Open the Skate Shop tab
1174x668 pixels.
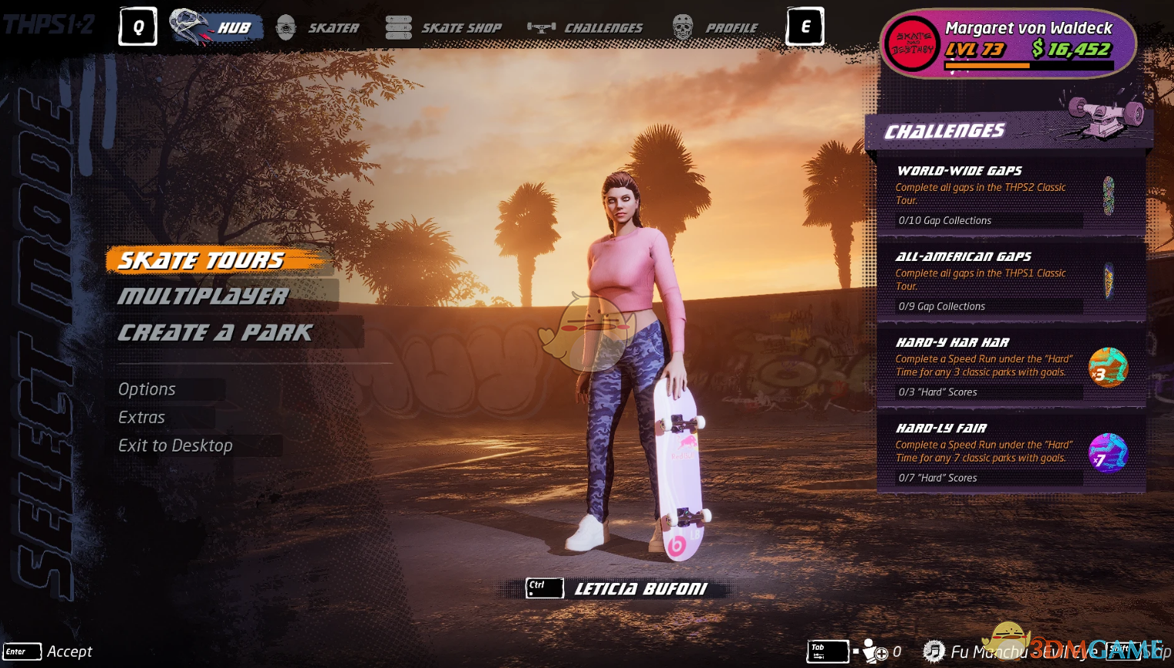click(443, 27)
